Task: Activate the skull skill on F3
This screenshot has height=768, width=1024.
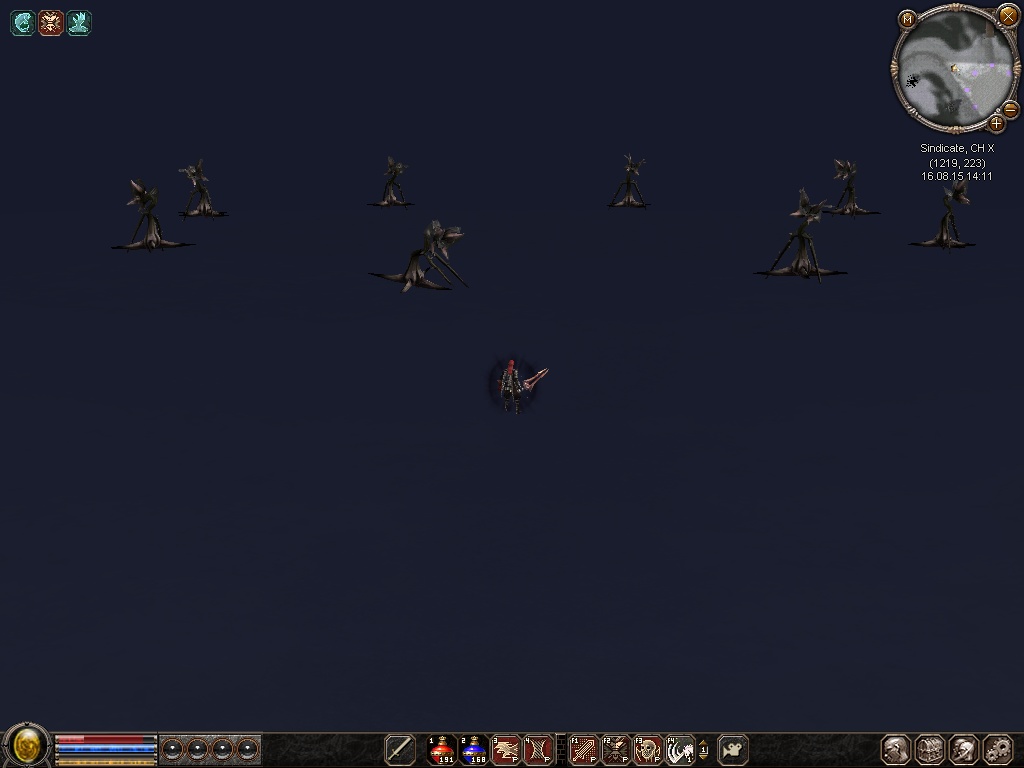Action: (x=647, y=749)
